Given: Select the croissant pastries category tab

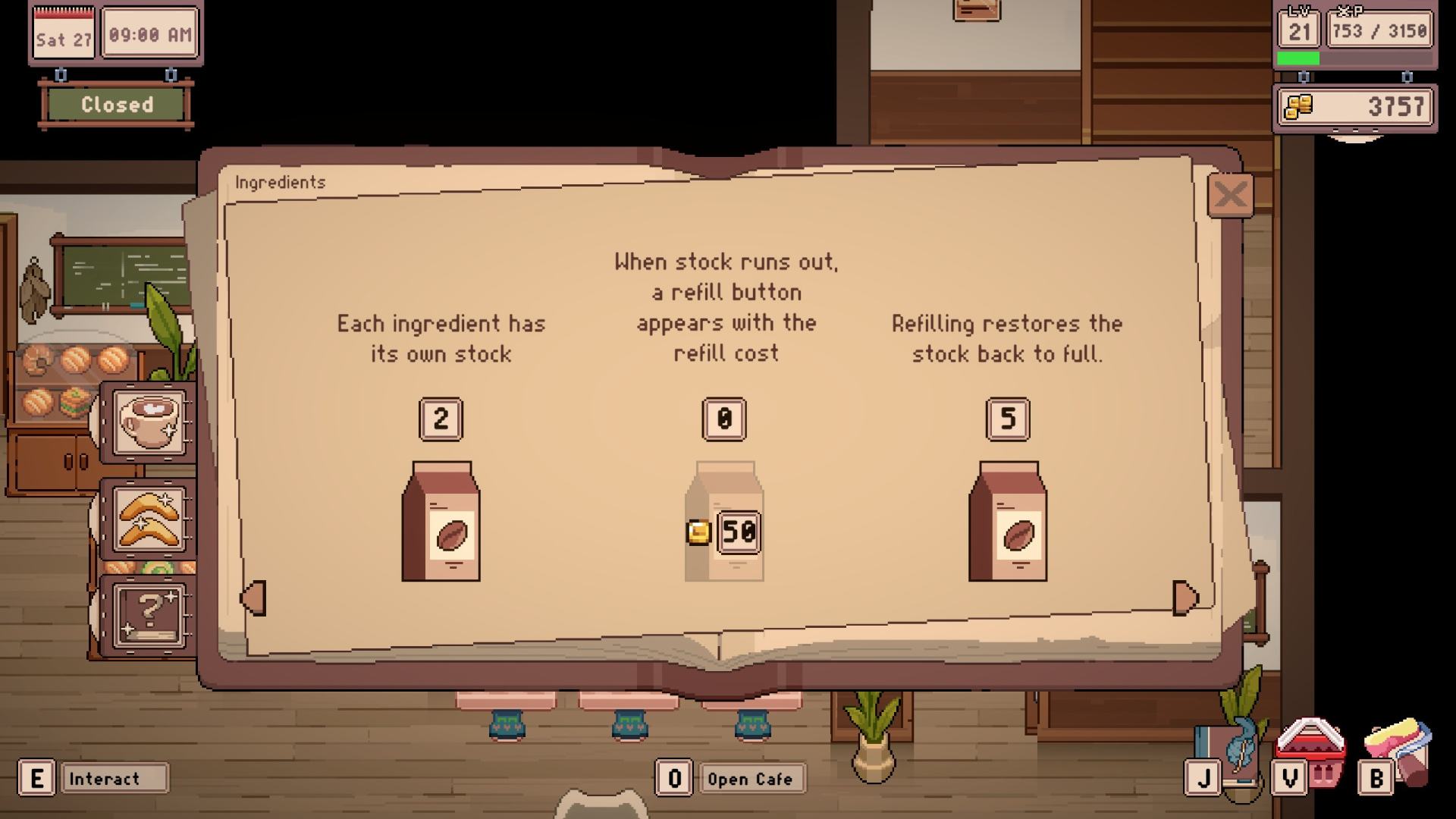Looking at the screenshot, I should click(149, 519).
